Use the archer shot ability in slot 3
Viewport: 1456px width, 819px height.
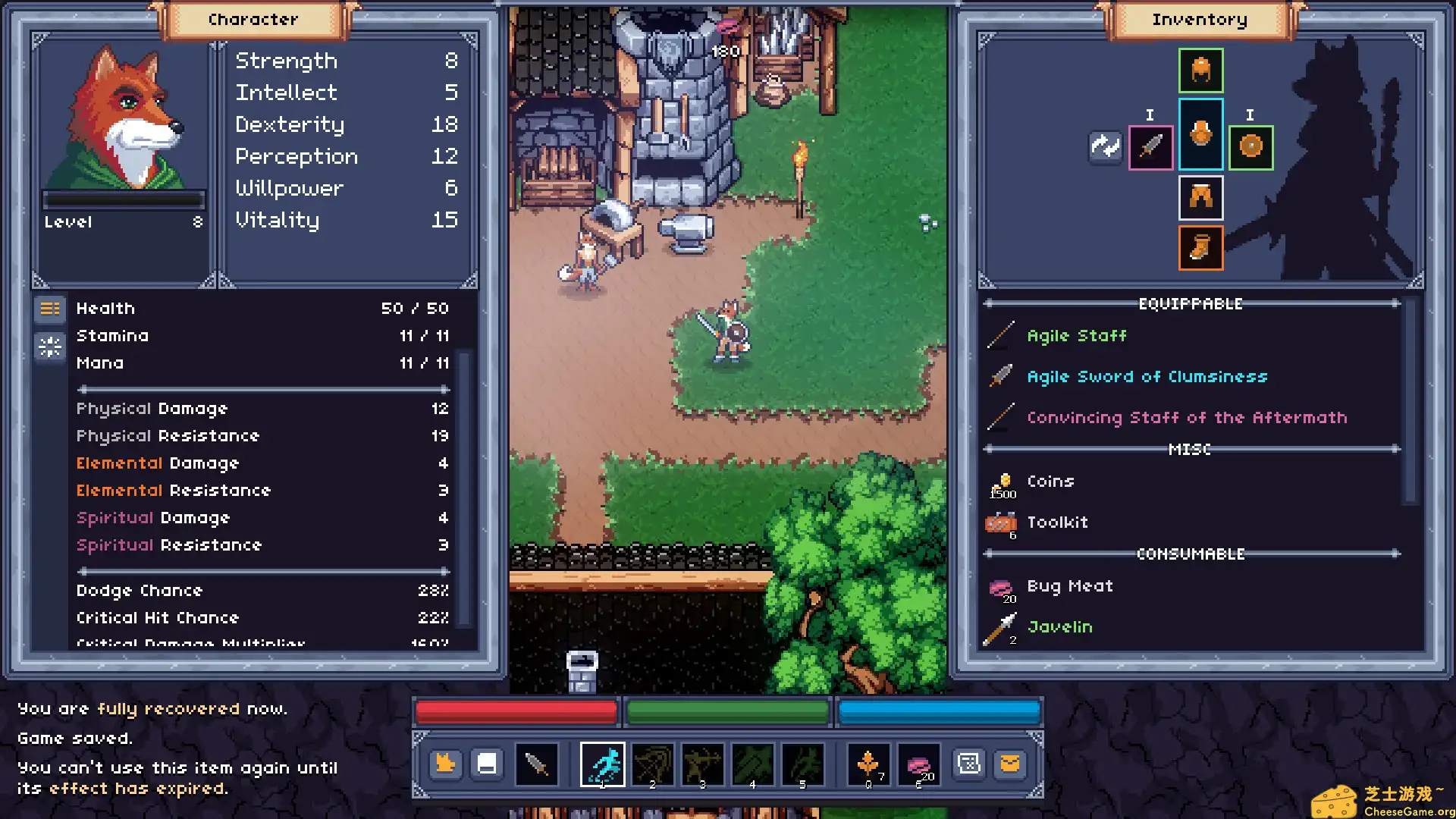(x=702, y=764)
